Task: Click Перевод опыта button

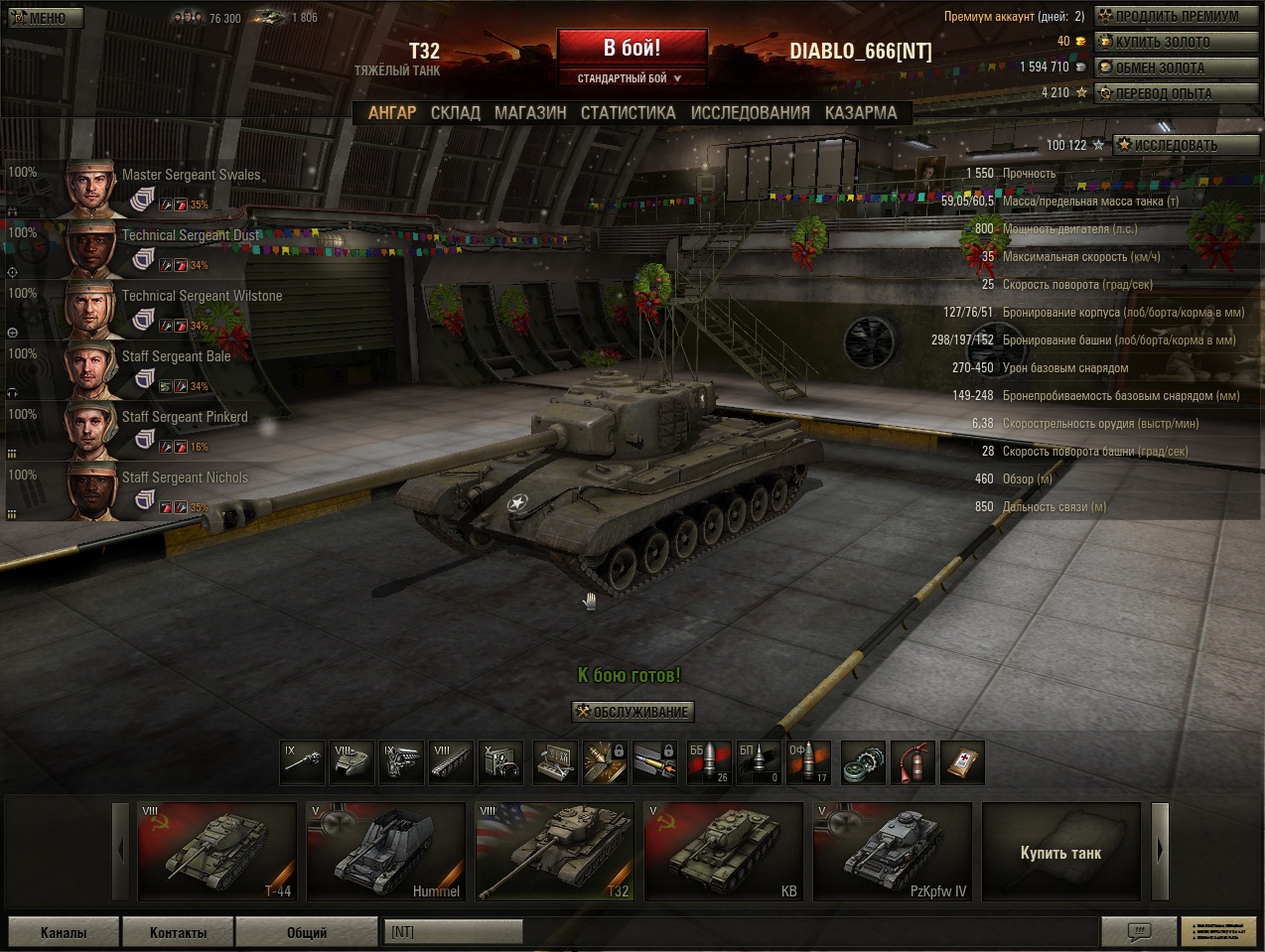Action: (x=1176, y=93)
